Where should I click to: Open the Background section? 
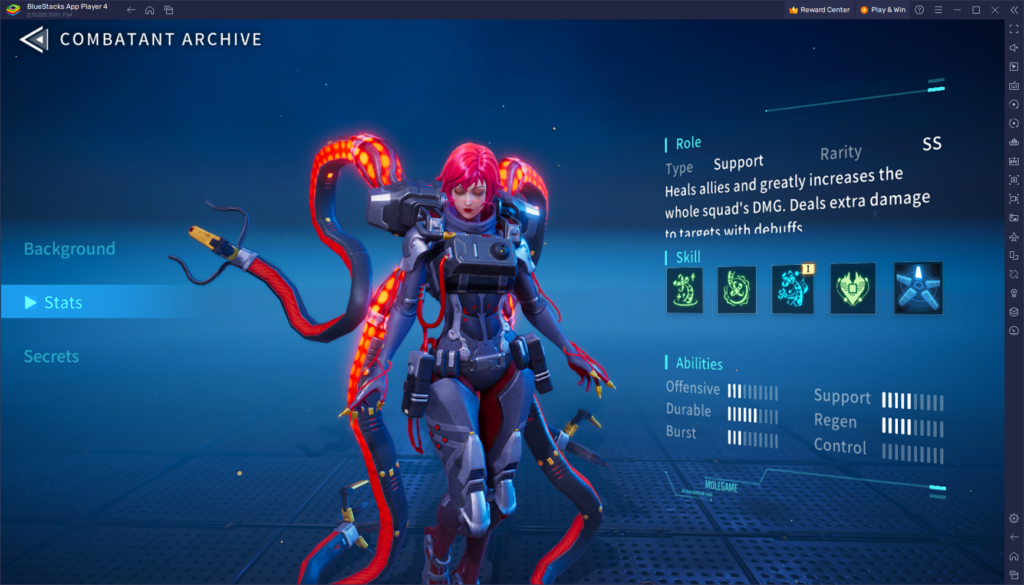pos(70,249)
